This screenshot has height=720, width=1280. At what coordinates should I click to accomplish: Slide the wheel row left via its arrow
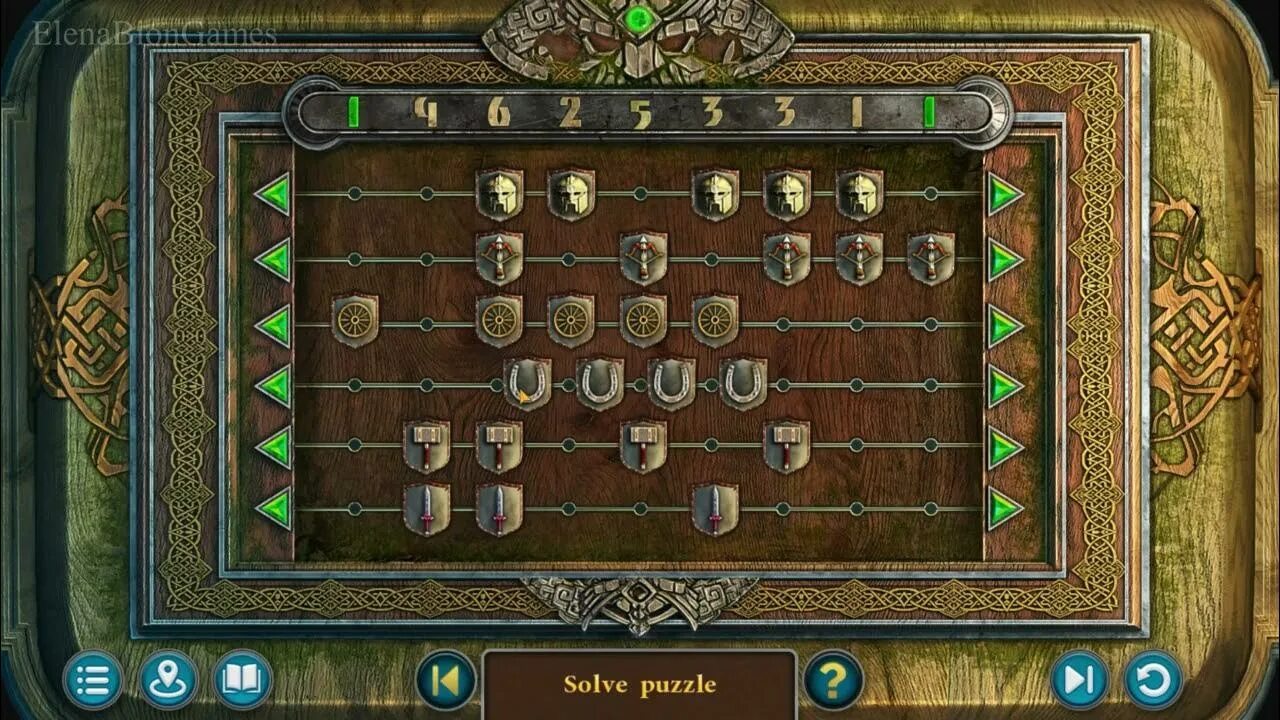tap(272, 325)
